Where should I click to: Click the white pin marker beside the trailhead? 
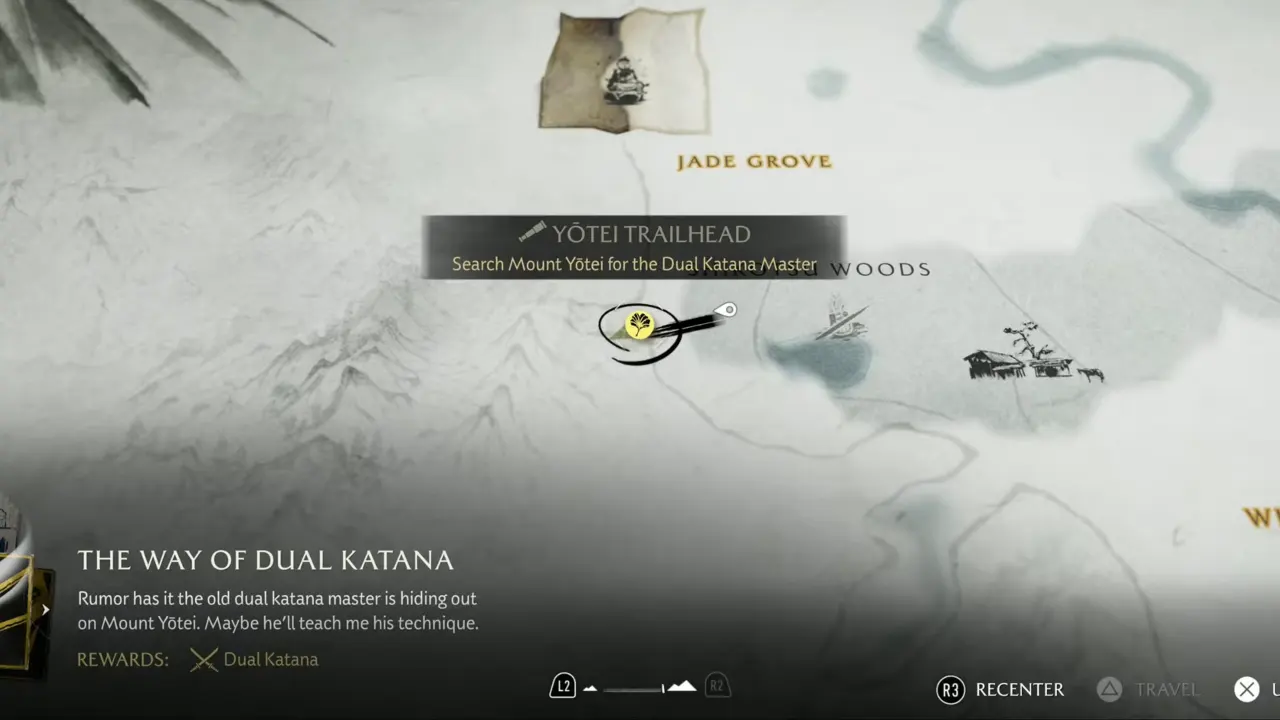coord(730,310)
